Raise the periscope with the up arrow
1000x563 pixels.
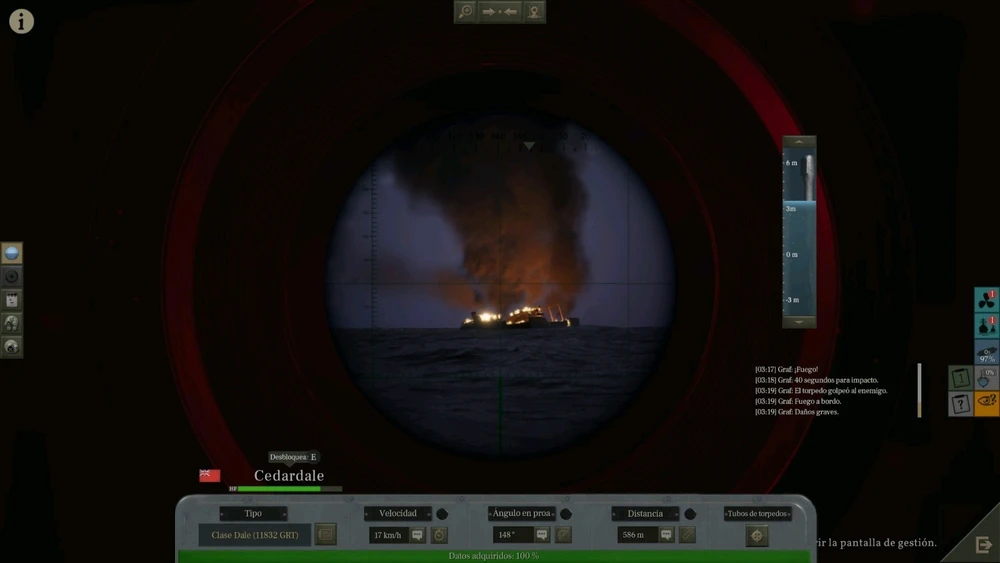798,142
